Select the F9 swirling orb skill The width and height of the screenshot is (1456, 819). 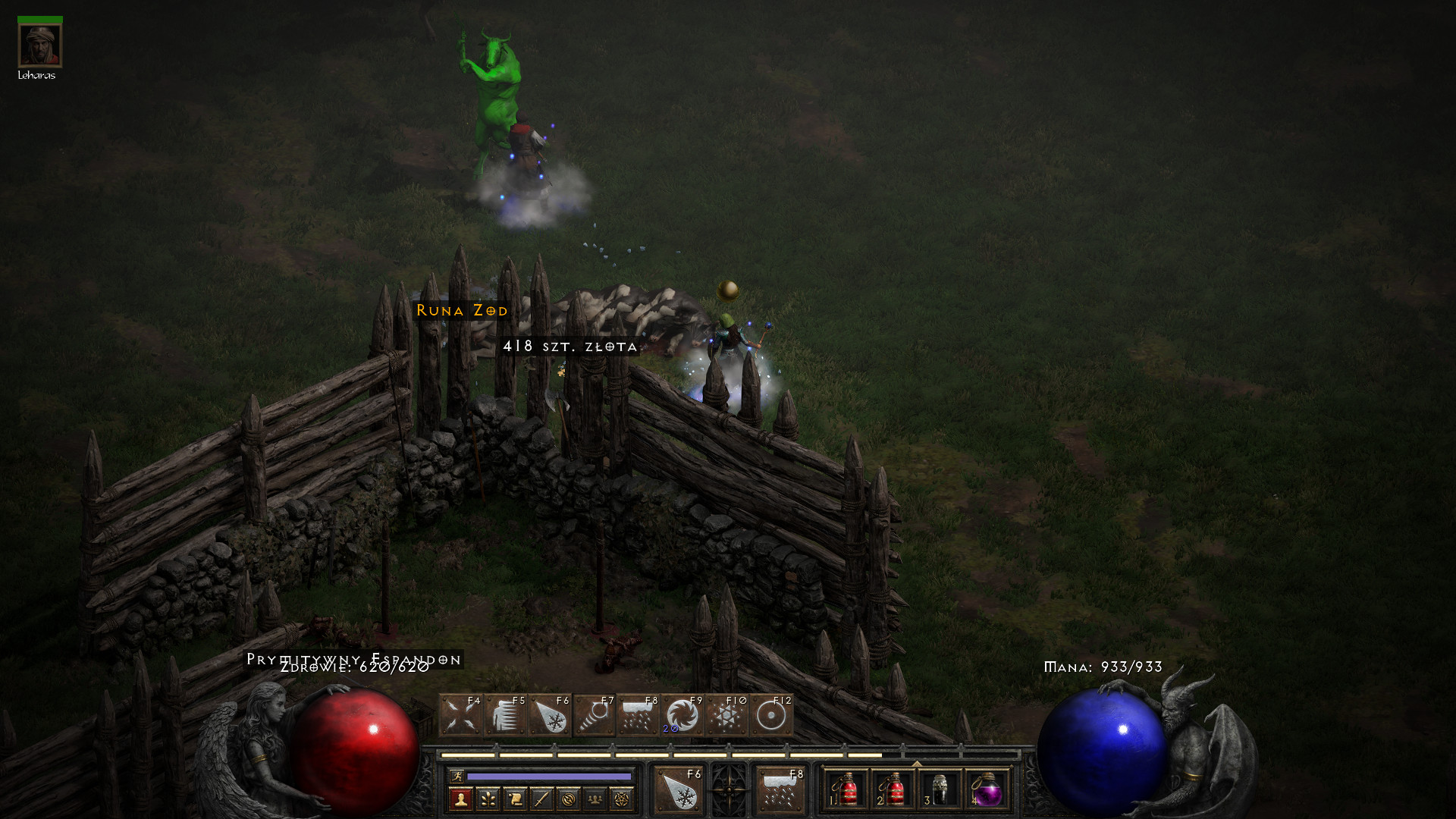(682, 715)
